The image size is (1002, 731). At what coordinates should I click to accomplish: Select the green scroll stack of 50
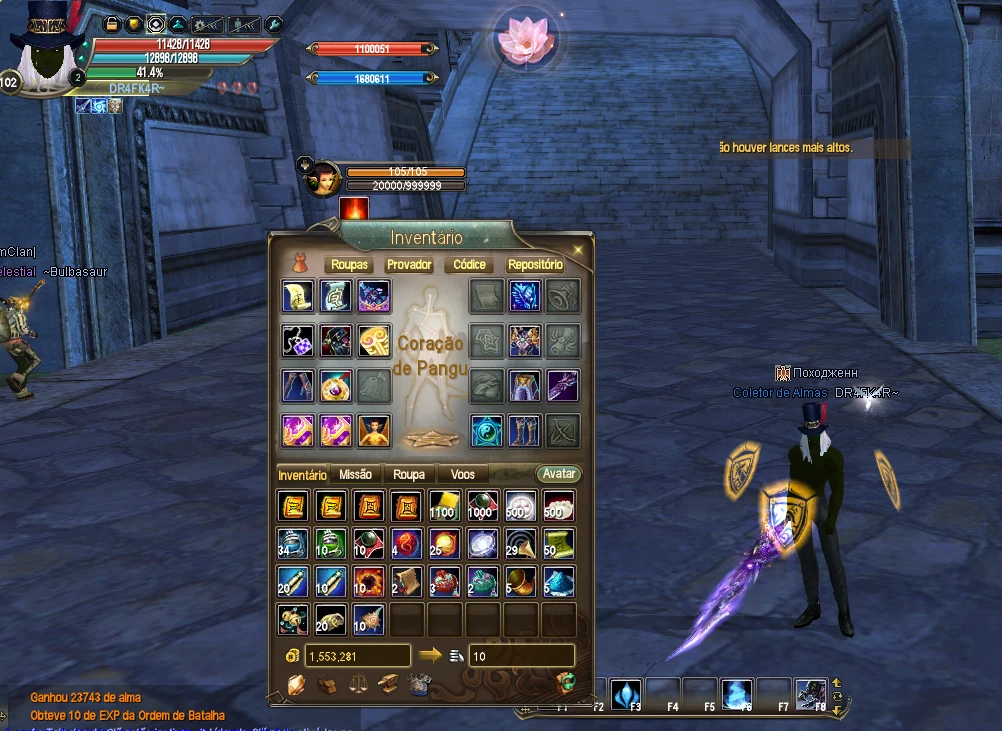tap(558, 543)
